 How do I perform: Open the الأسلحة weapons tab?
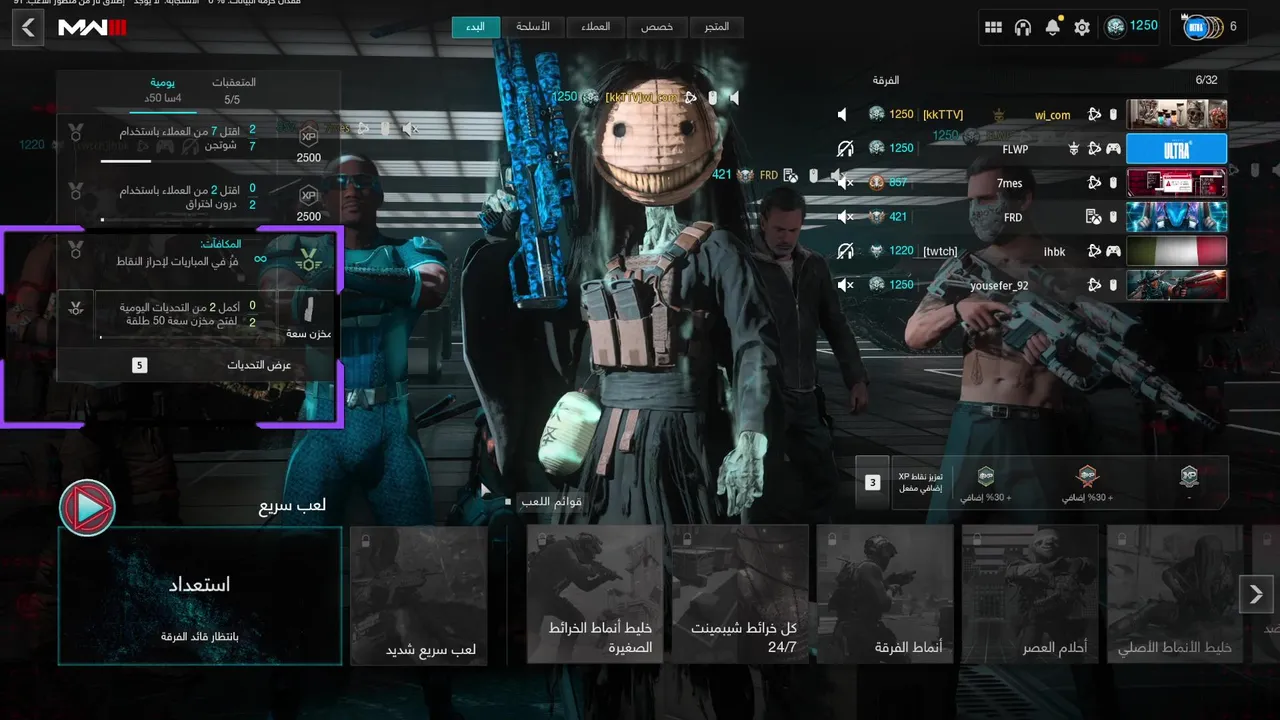click(532, 27)
